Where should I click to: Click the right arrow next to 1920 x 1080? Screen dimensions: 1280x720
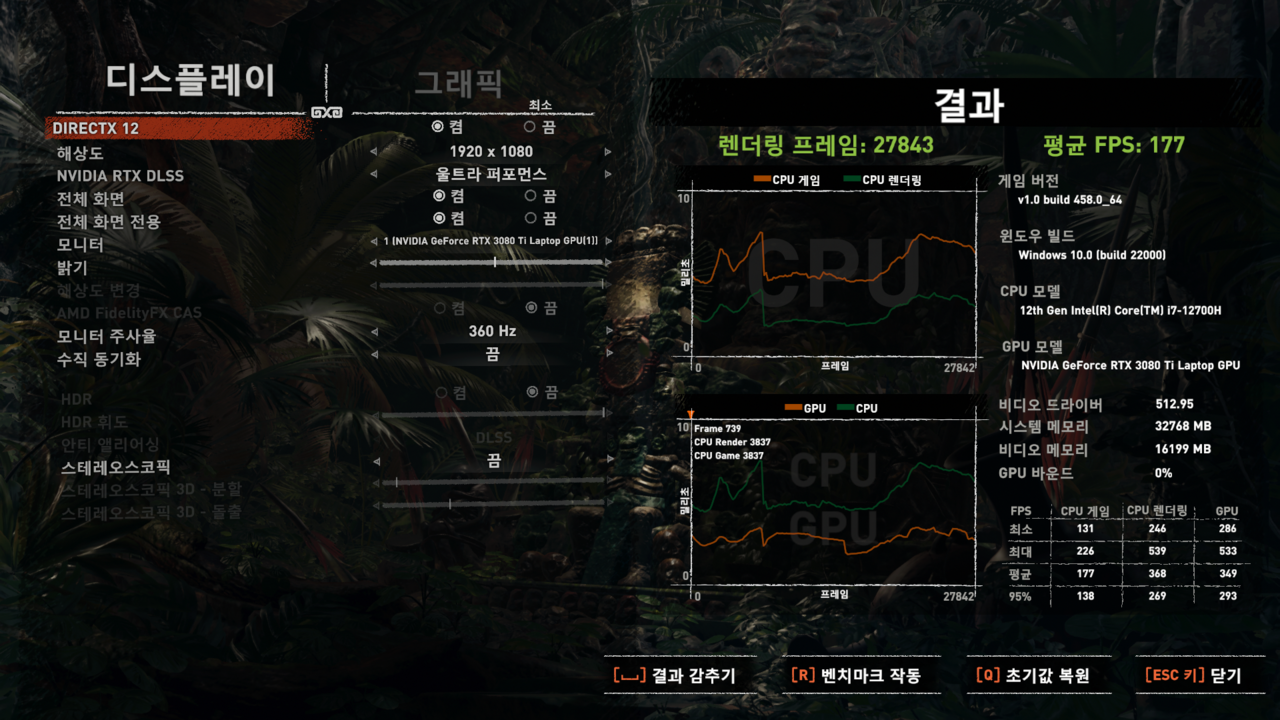607,152
